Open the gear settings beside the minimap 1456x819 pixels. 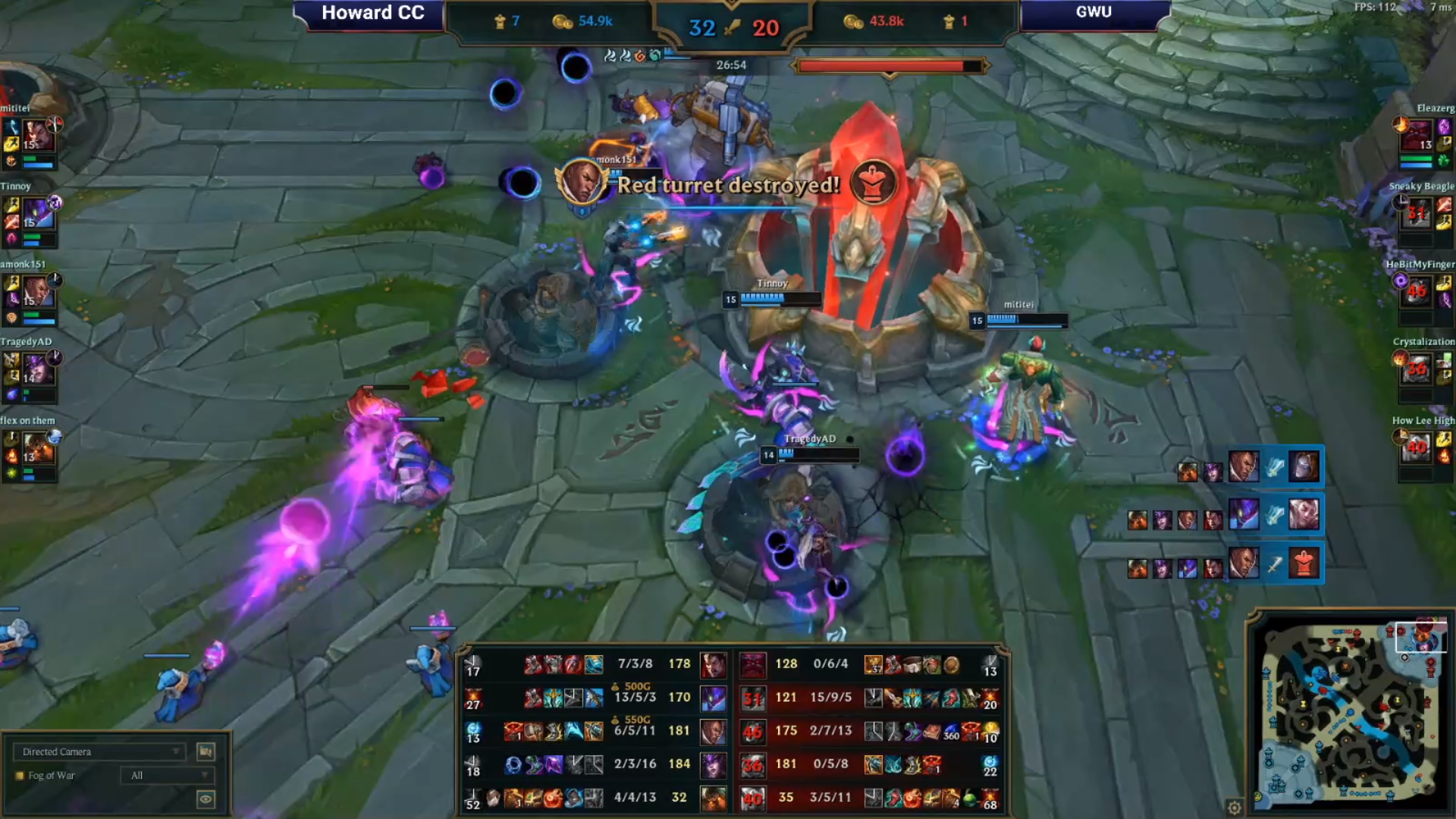click(1234, 808)
